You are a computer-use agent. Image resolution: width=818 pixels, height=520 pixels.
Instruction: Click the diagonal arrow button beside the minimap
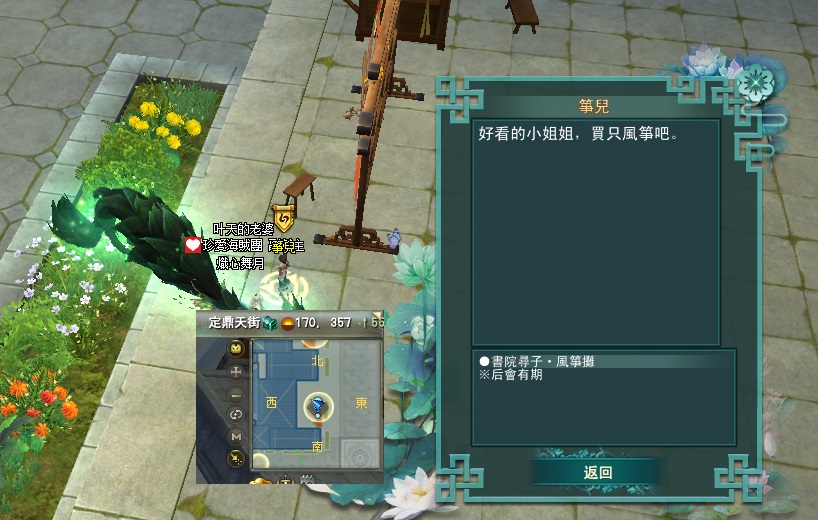pos(237,458)
